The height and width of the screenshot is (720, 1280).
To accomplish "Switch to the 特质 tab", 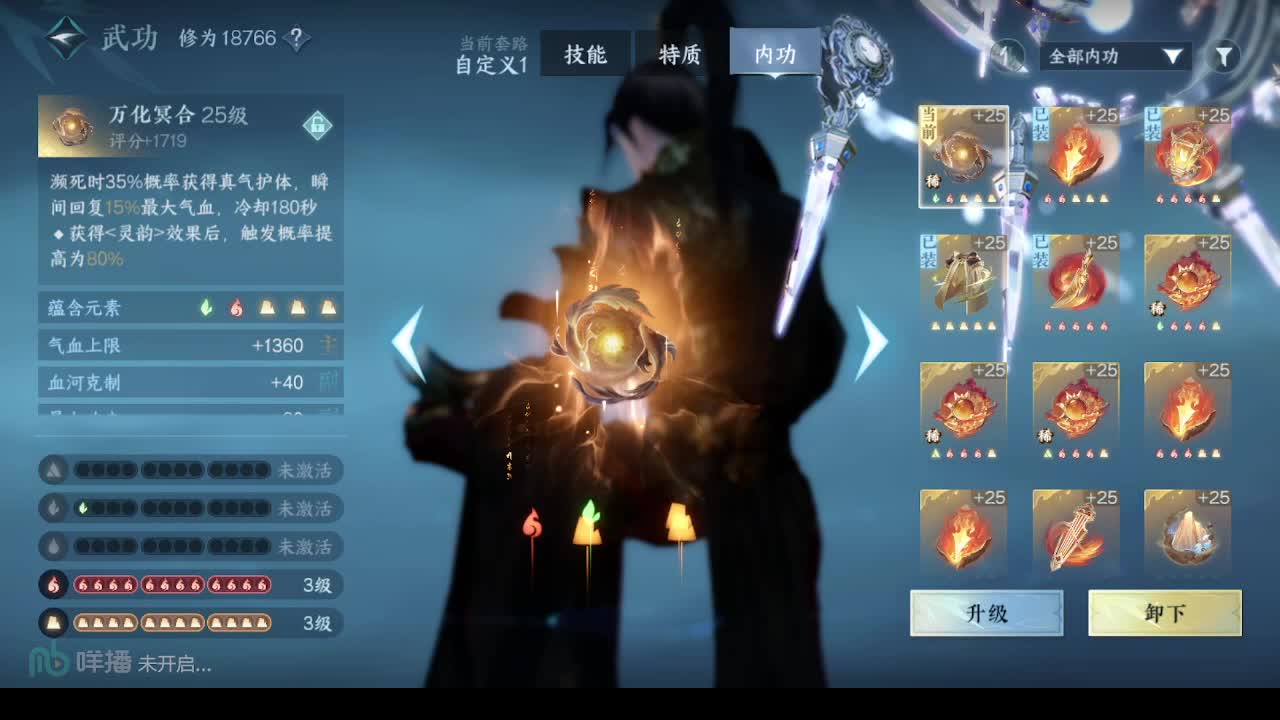I will click(678, 55).
